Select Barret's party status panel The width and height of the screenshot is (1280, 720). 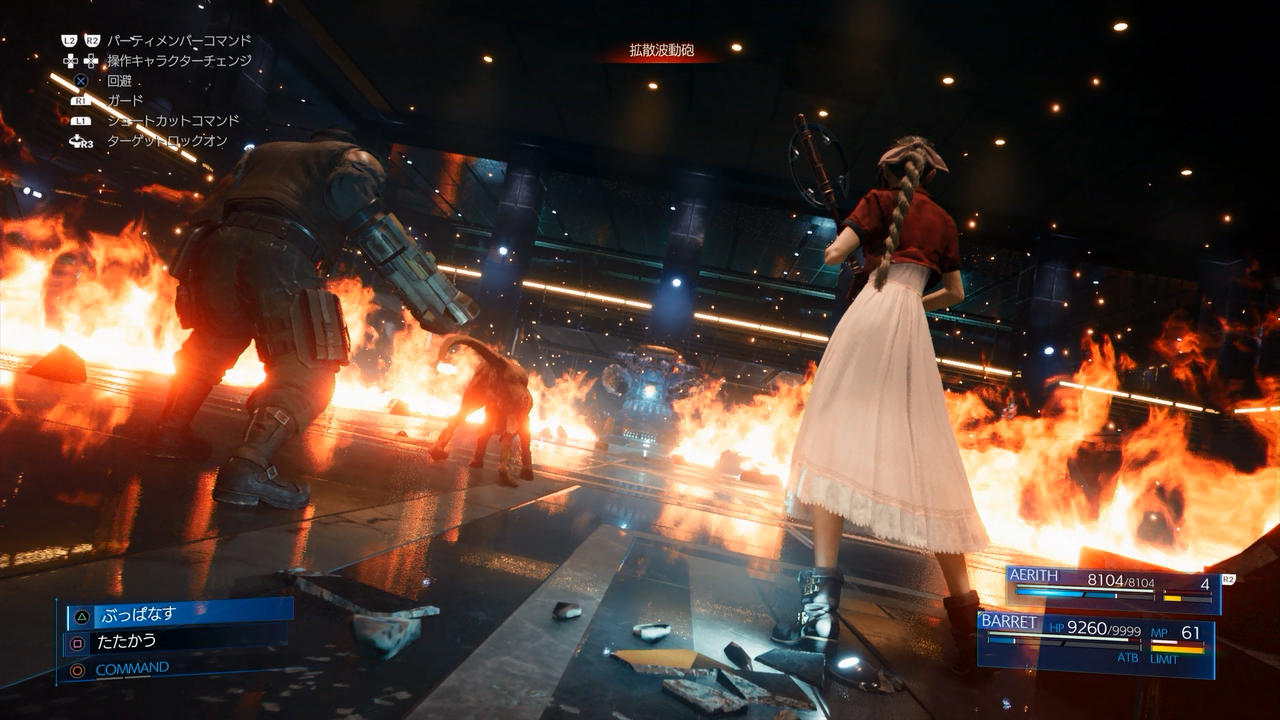click(x=1095, y=643)
